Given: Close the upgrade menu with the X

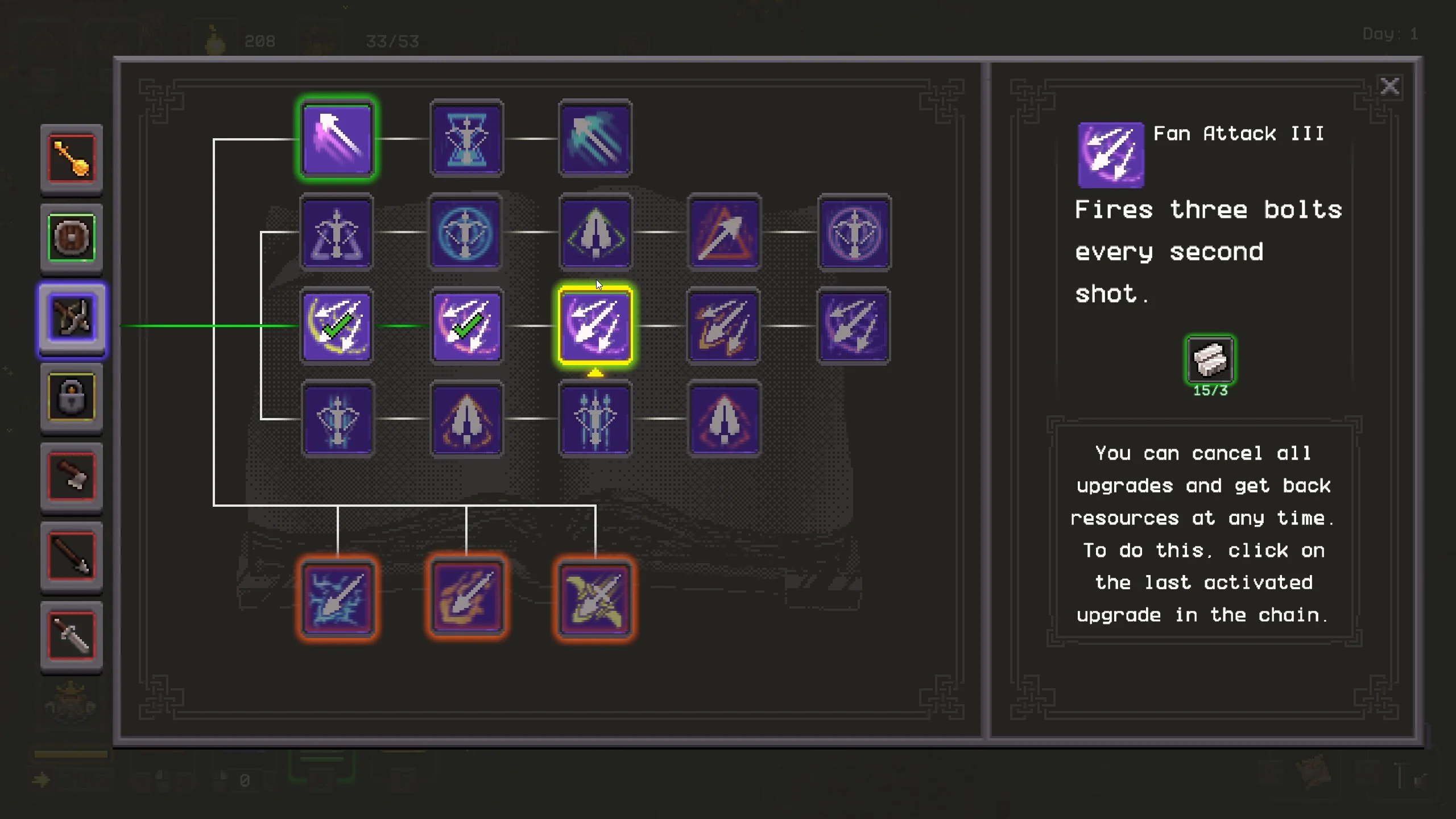Looking at the screenshot, I should pos(1390,86).
